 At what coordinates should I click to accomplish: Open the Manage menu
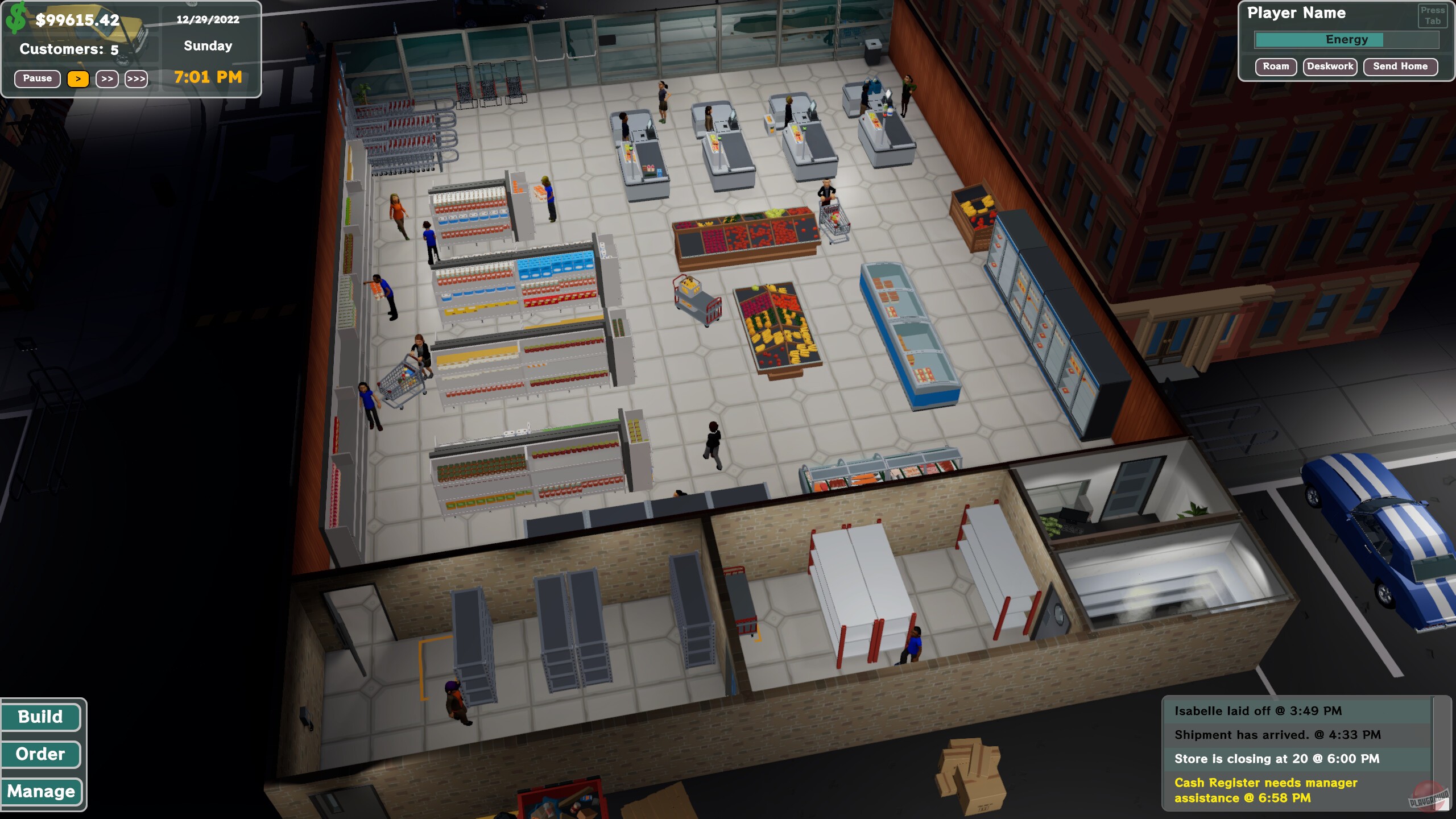40,791
